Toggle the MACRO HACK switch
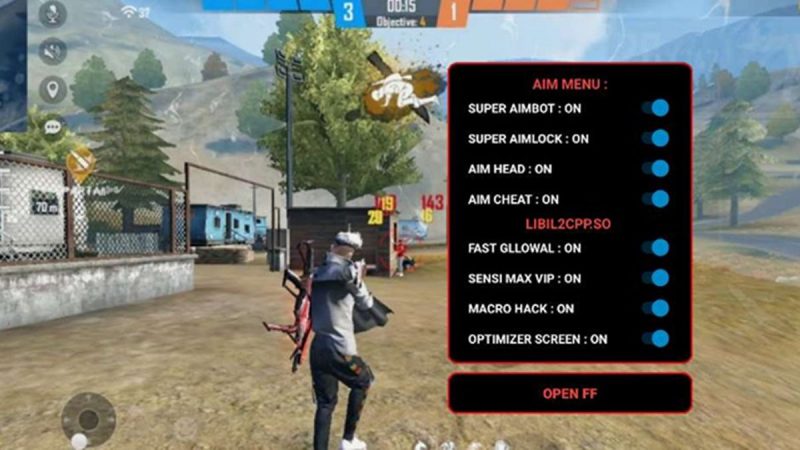This screenshot has height=450, width=800. pos(655,308)
